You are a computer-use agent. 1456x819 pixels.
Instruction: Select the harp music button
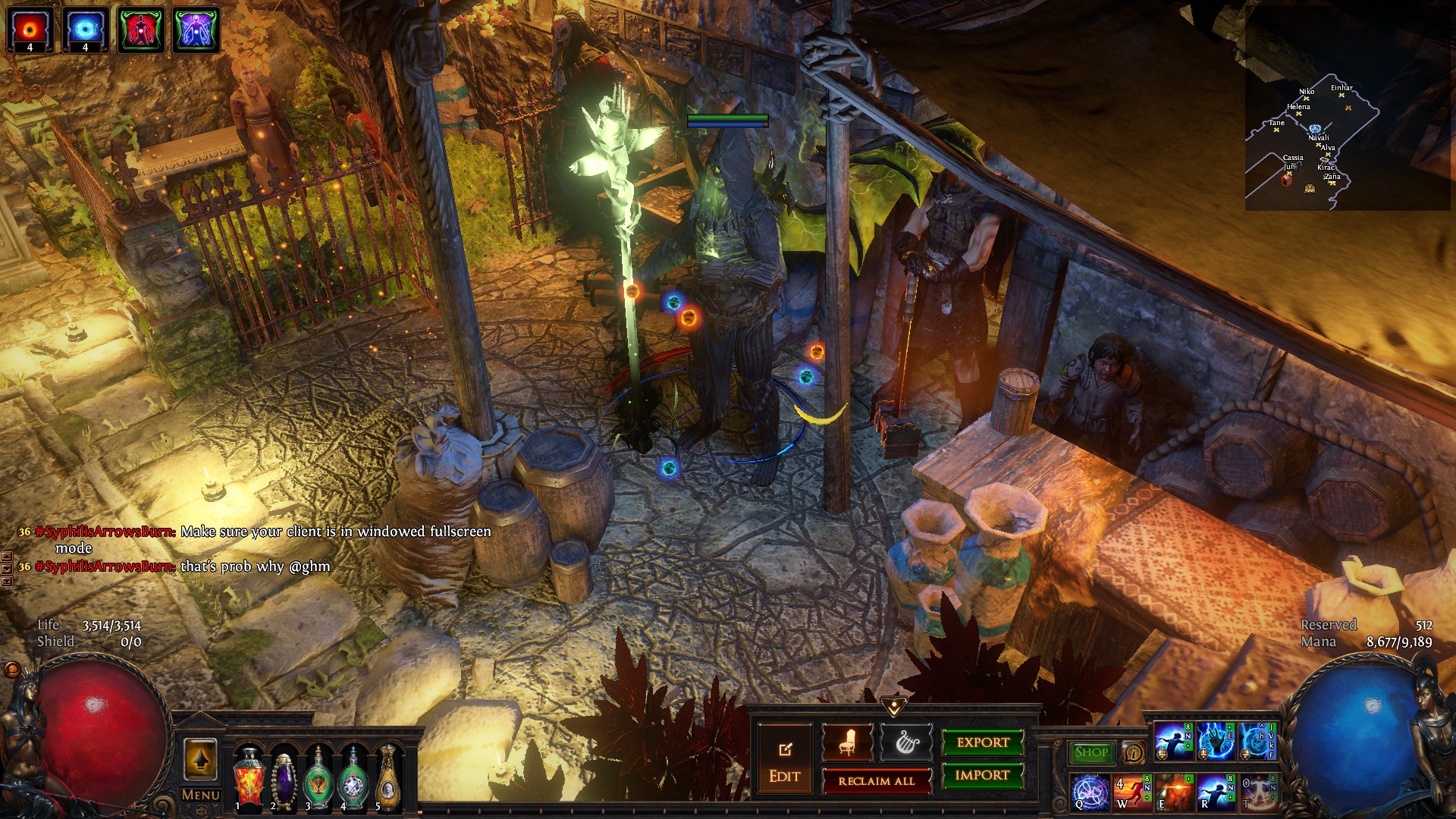907,743
